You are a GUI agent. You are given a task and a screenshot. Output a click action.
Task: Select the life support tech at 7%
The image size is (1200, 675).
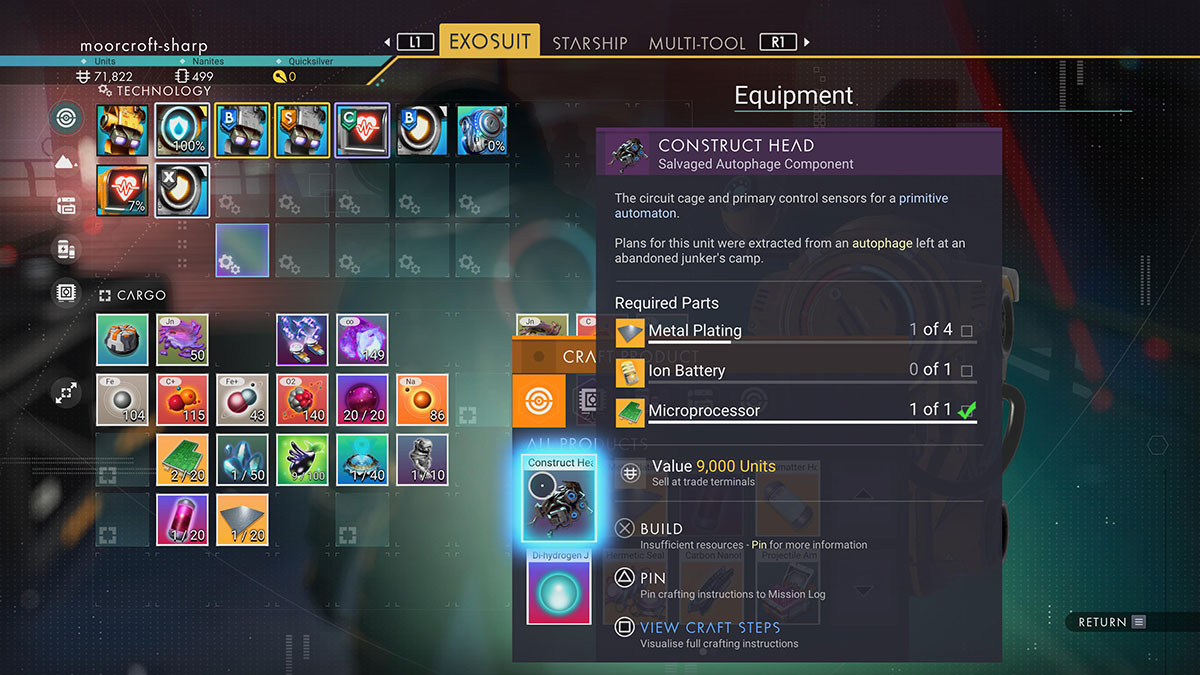(122, 190)
